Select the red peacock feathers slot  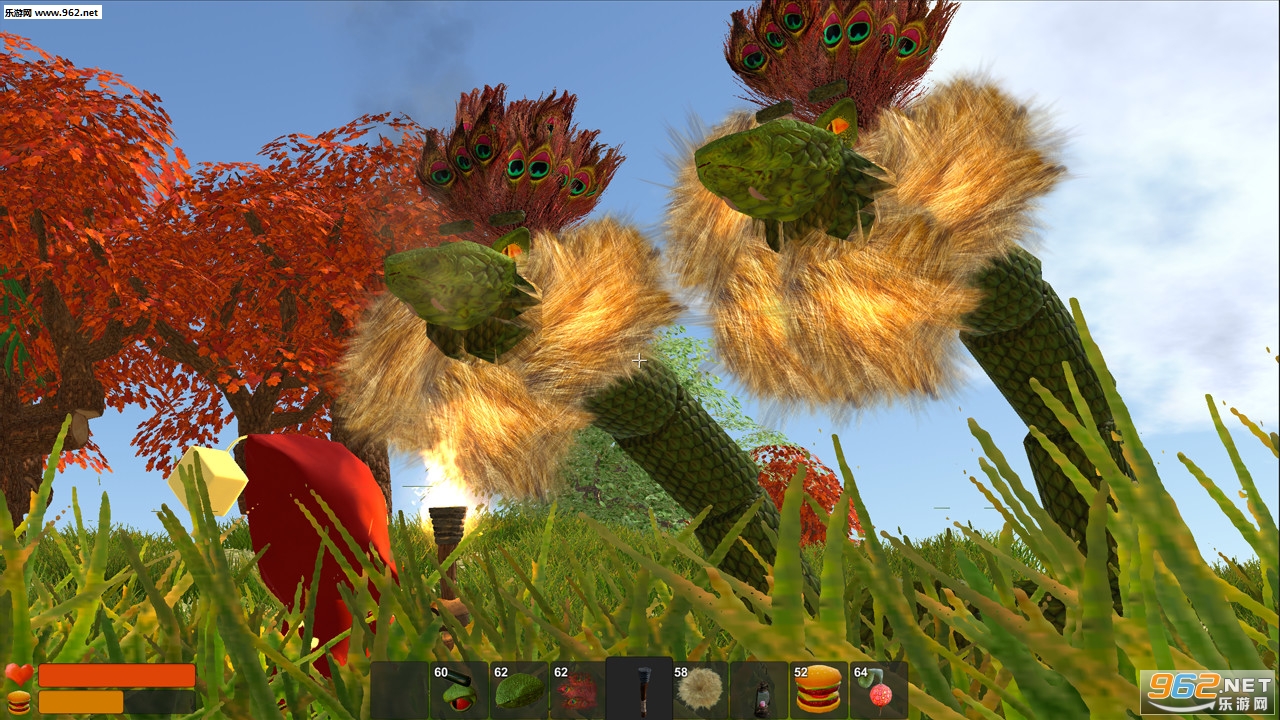point(579,690)
